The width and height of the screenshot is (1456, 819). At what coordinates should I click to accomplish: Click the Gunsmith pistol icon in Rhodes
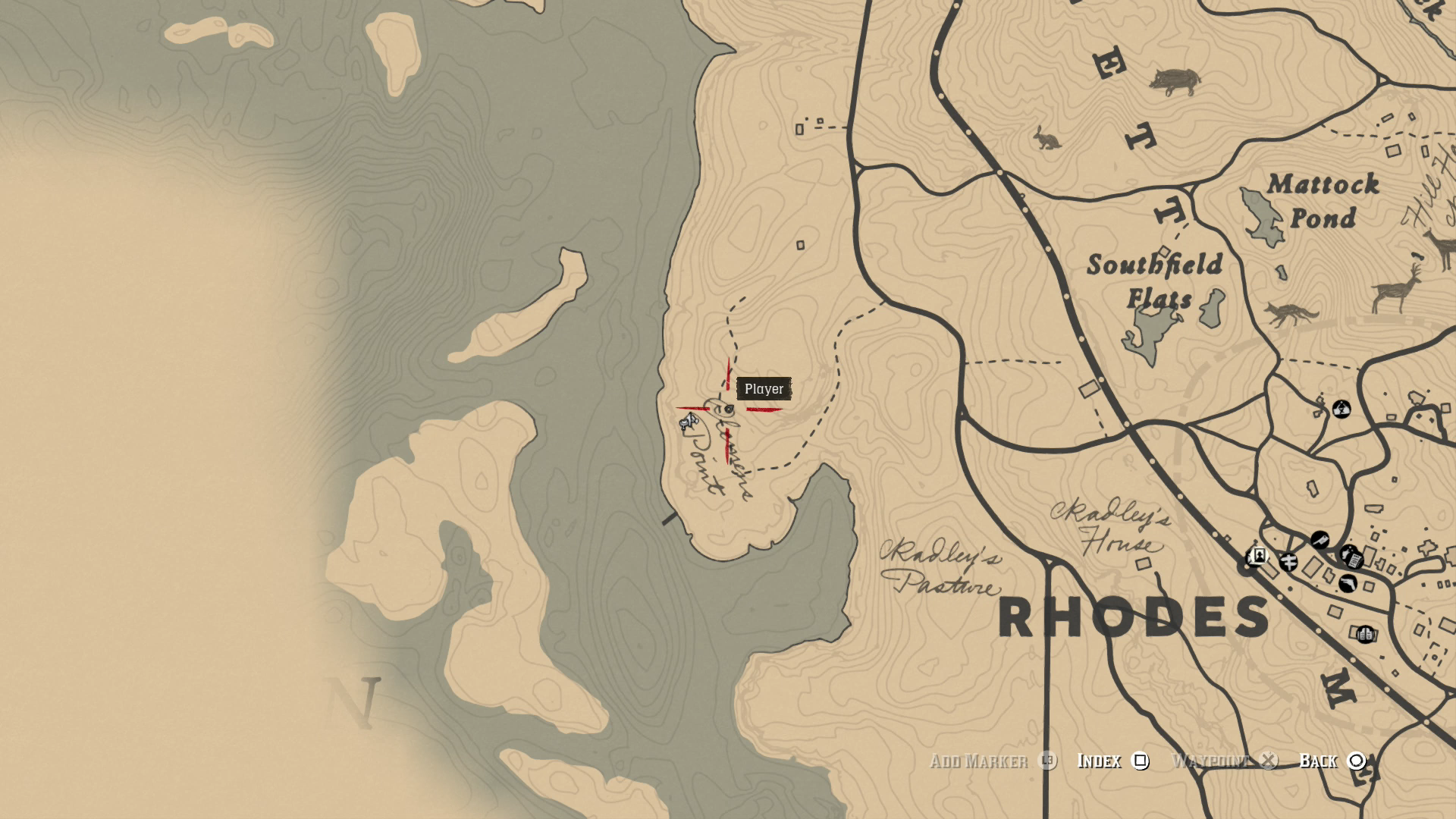click(1347, 582)
